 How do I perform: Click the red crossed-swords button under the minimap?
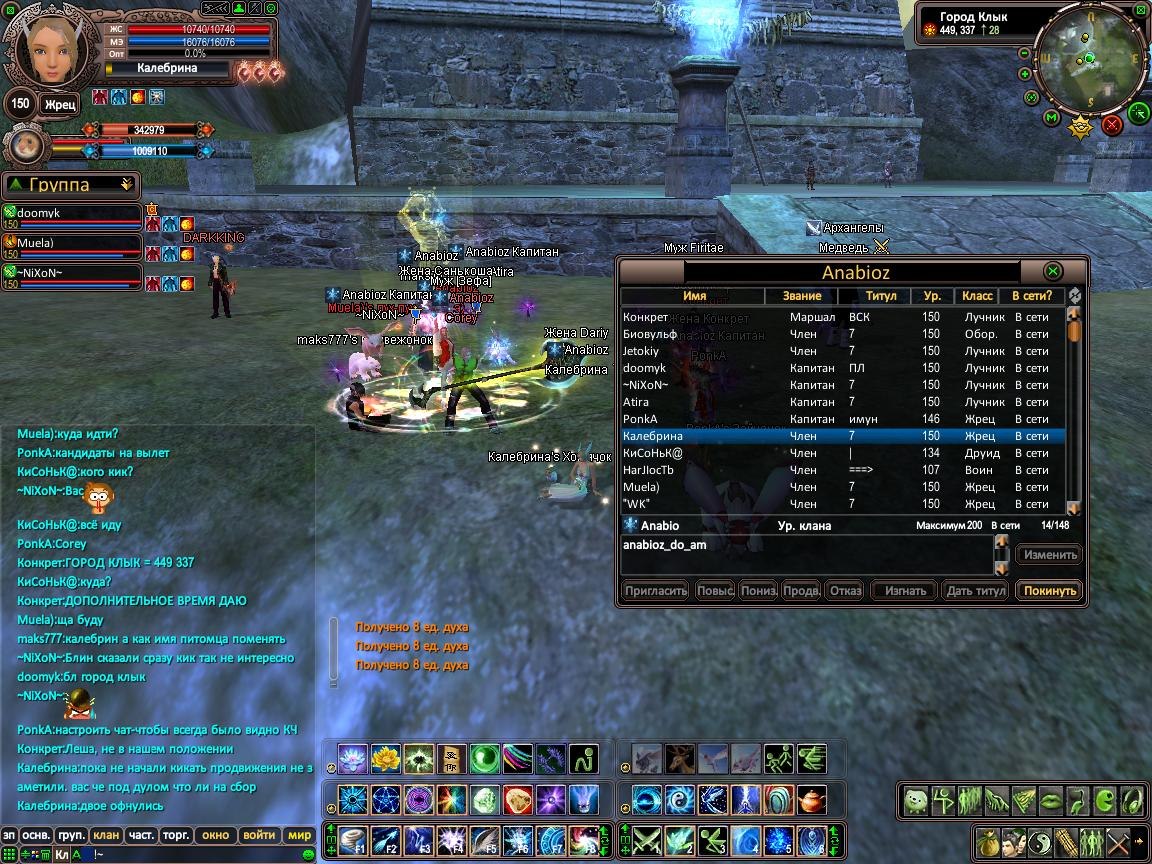click(1112, 125)
